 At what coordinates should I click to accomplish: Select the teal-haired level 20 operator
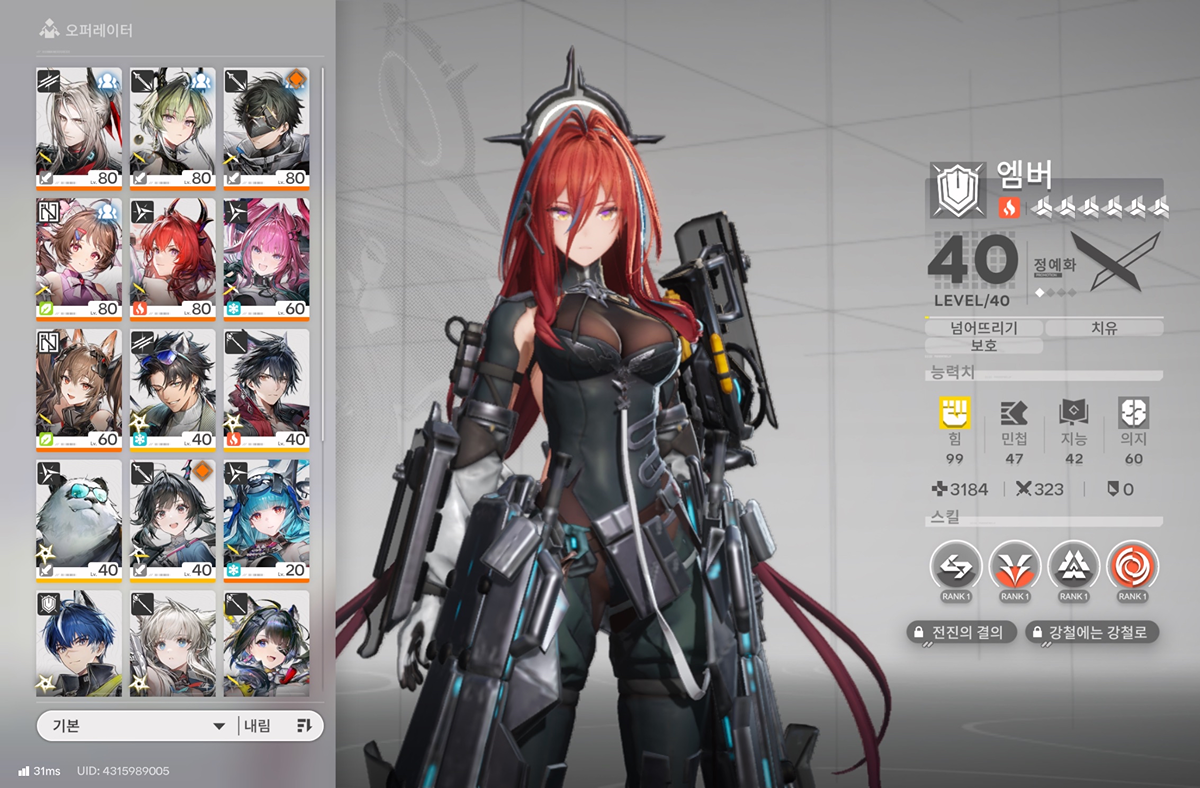[266, 520]
